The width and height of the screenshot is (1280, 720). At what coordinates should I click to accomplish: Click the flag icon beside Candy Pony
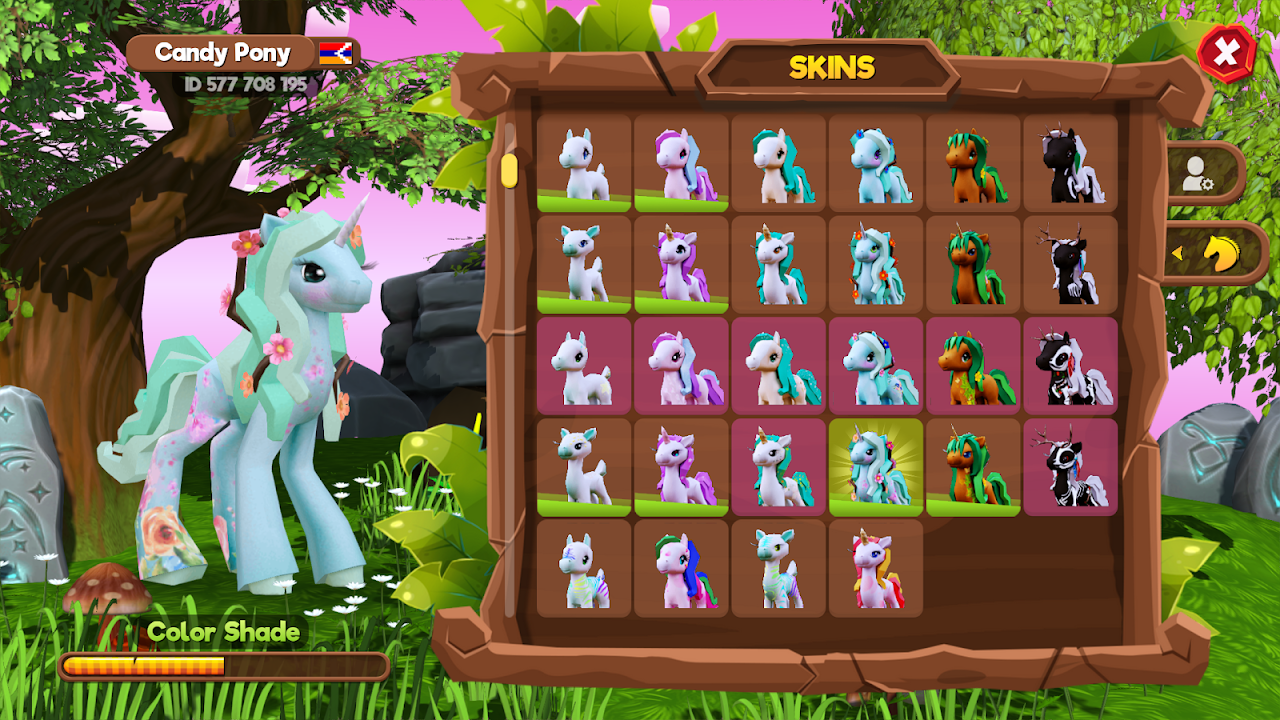coord(335,54)
